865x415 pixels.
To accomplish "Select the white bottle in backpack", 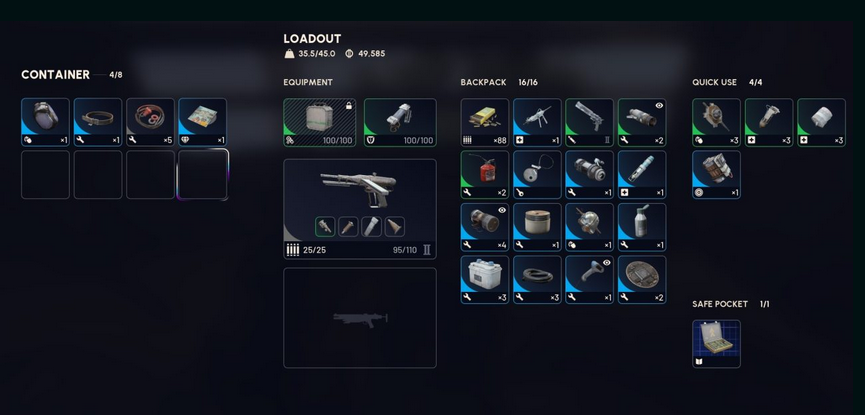I will pos(642,227).
